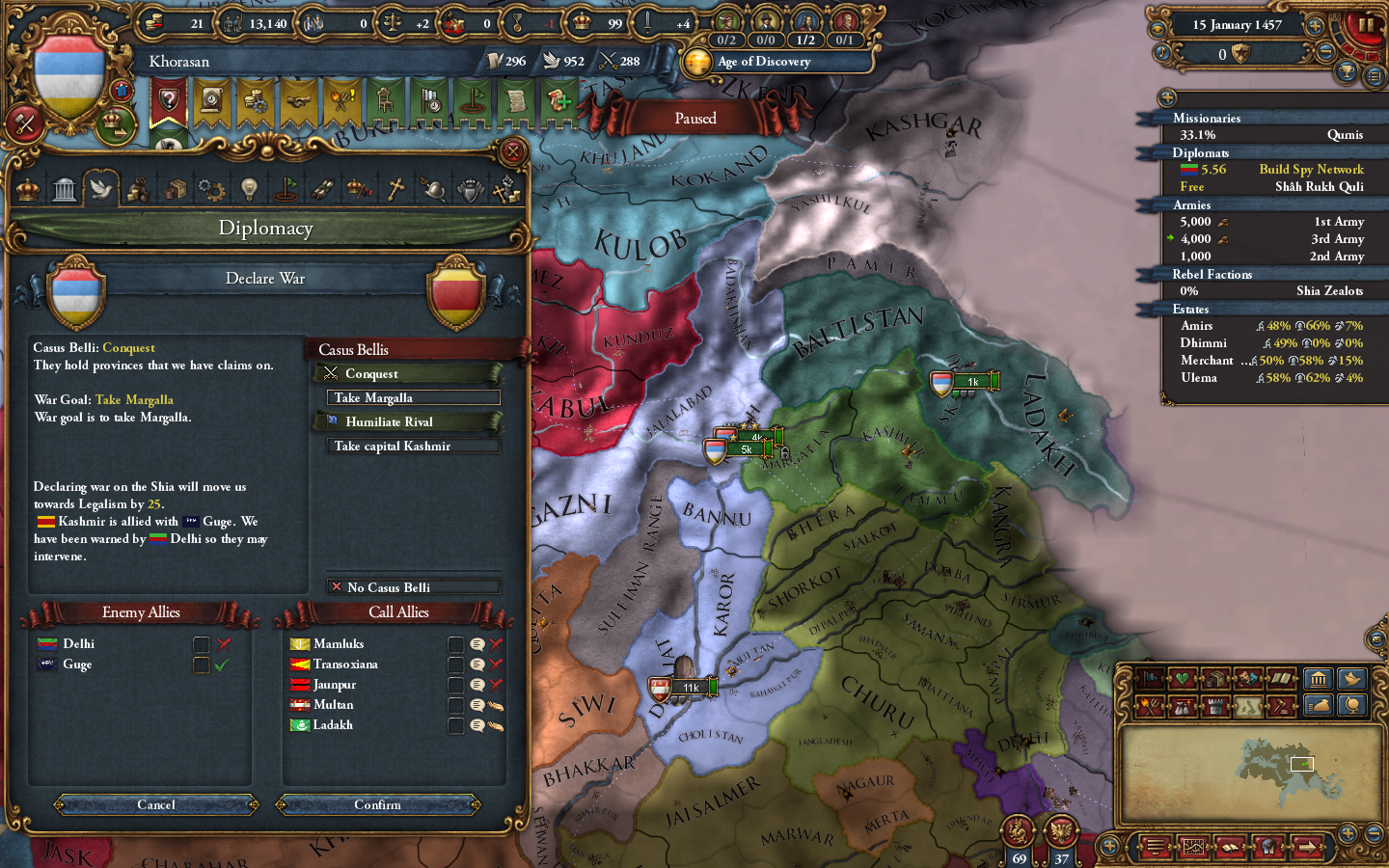The image size is (1389, 868).
Task: Open the Religion tab with the cross icon
Action: click(395, 188)
